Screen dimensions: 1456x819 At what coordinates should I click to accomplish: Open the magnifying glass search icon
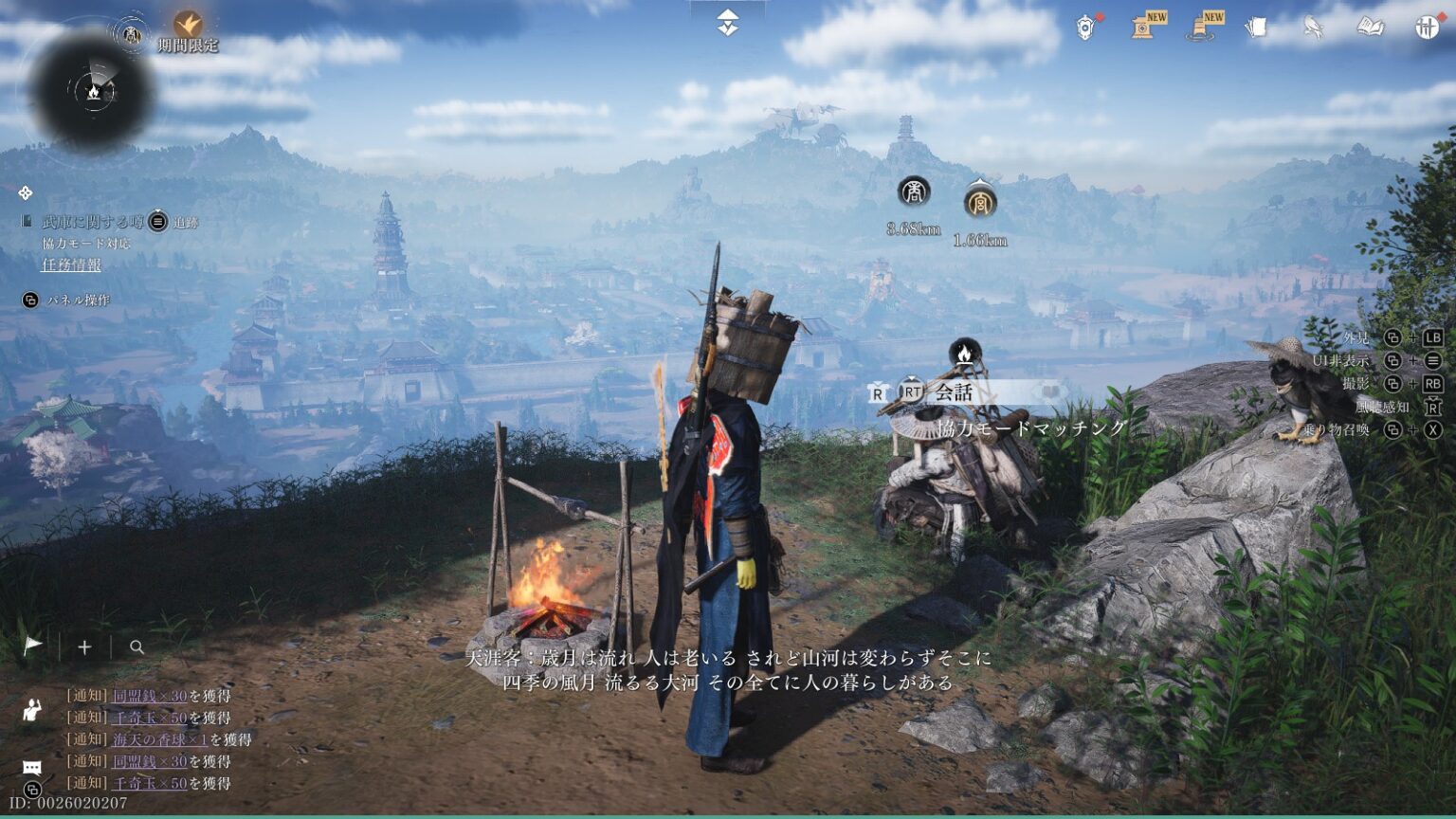136,647
